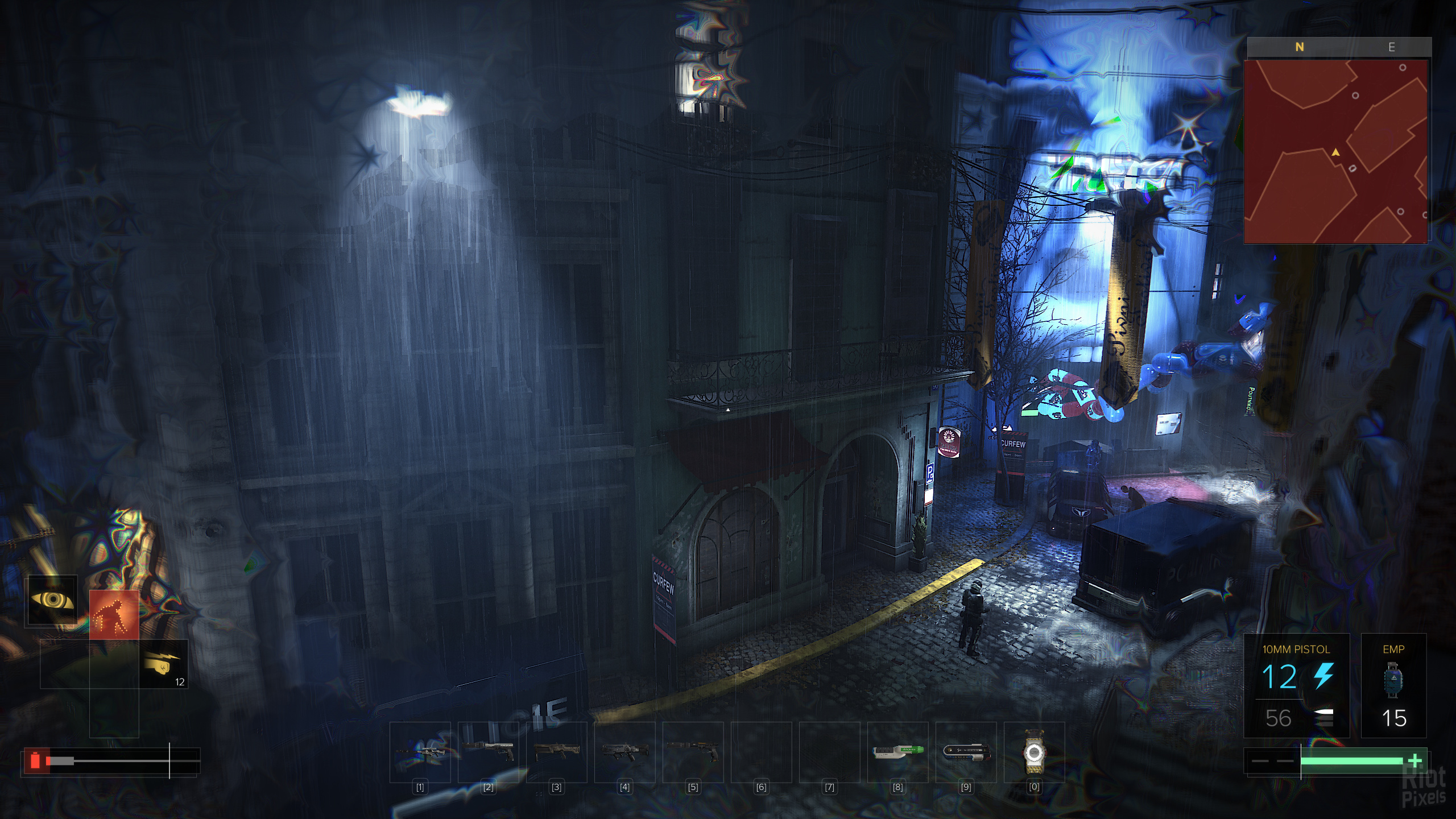Choose the round mine device in slot 0
This screenshot has width=1456, height=819.
coord(1034,752)
